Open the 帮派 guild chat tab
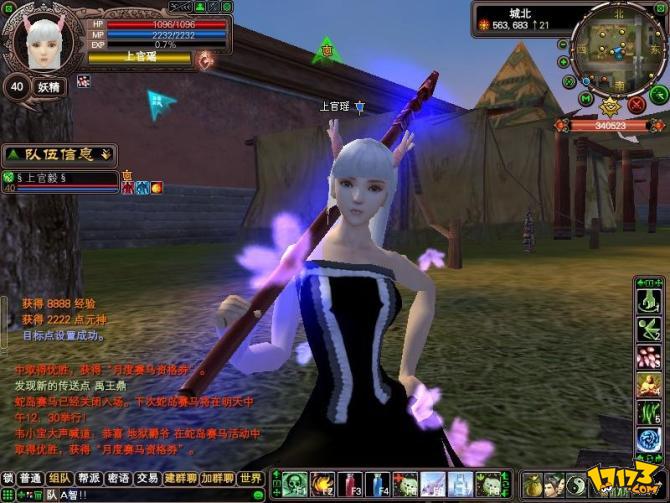Image resolution: width=670 pixels, height=503 pixels. (x=89, y=478)
